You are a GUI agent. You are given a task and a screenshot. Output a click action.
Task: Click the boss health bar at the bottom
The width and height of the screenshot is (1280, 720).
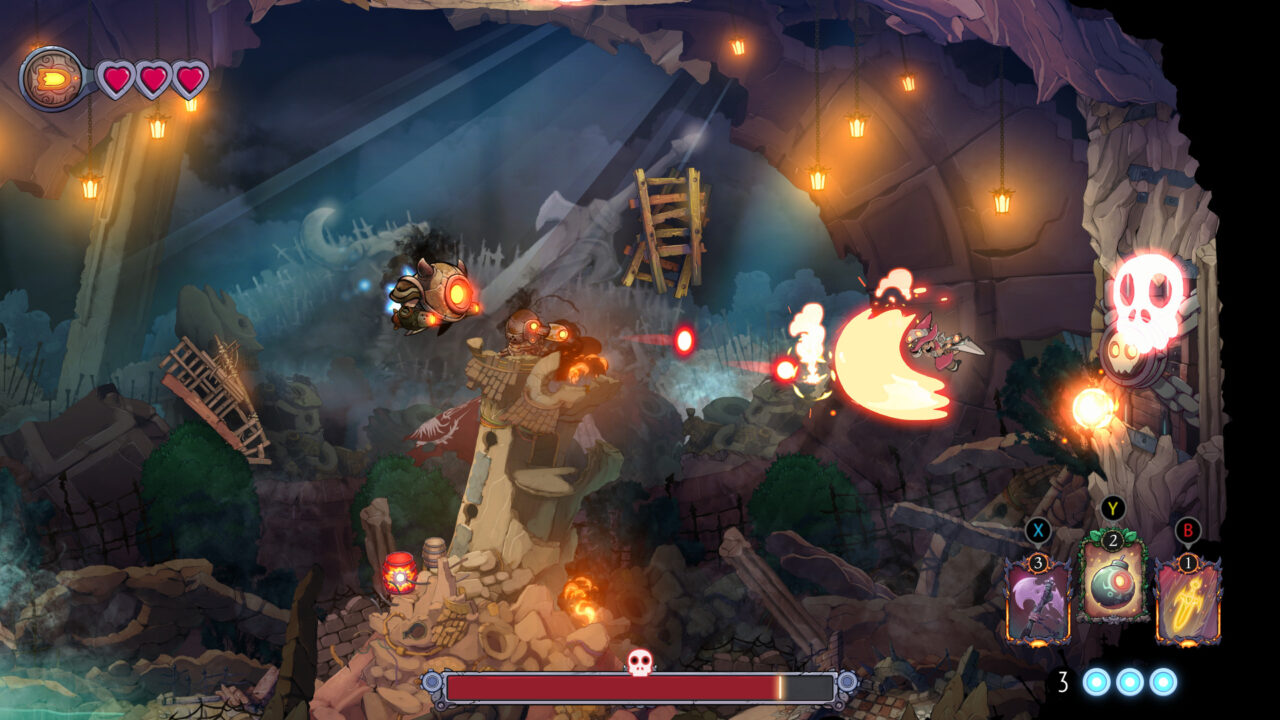640,688
